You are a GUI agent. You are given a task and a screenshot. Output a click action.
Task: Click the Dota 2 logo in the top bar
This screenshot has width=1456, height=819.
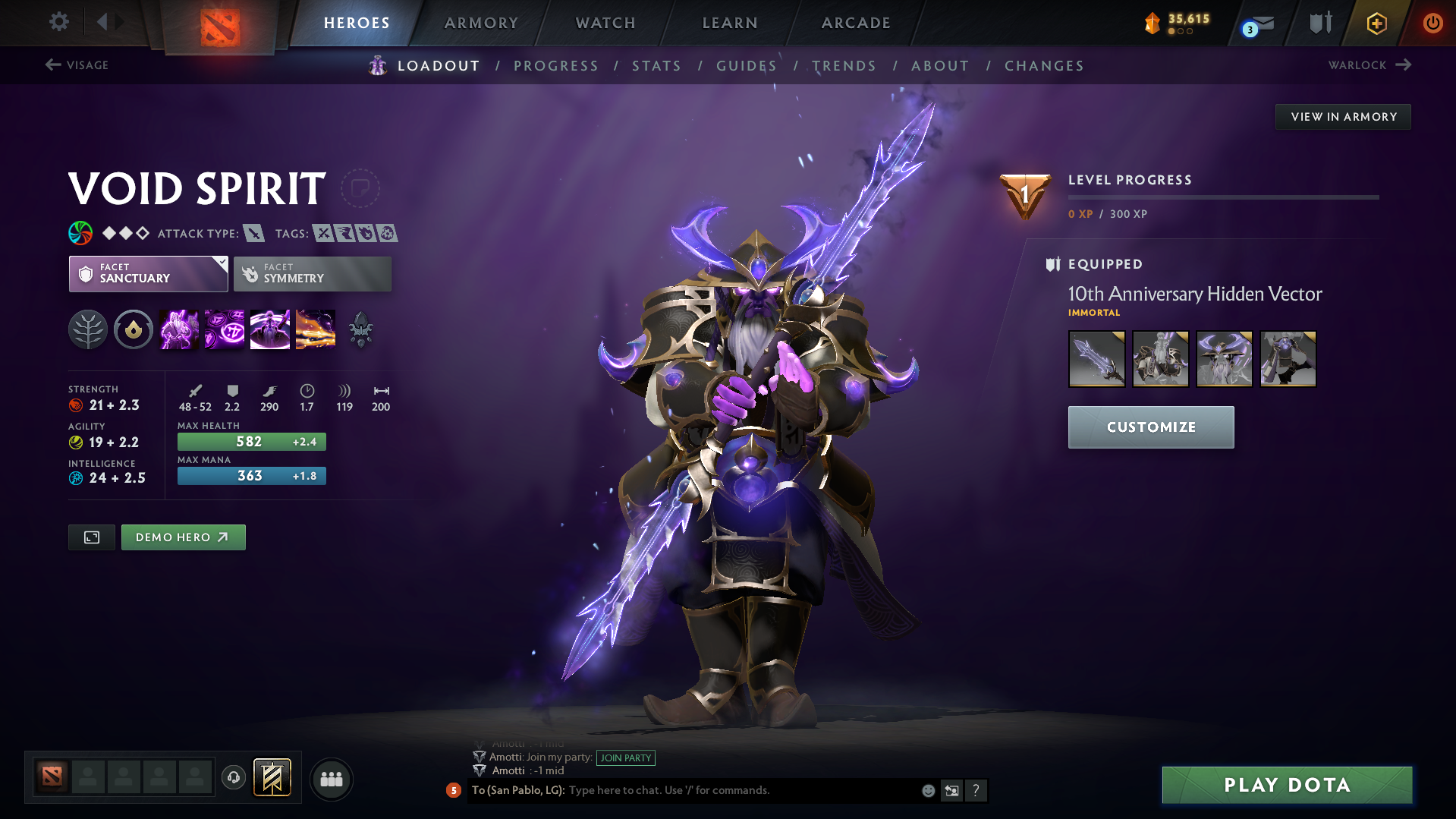221,23
